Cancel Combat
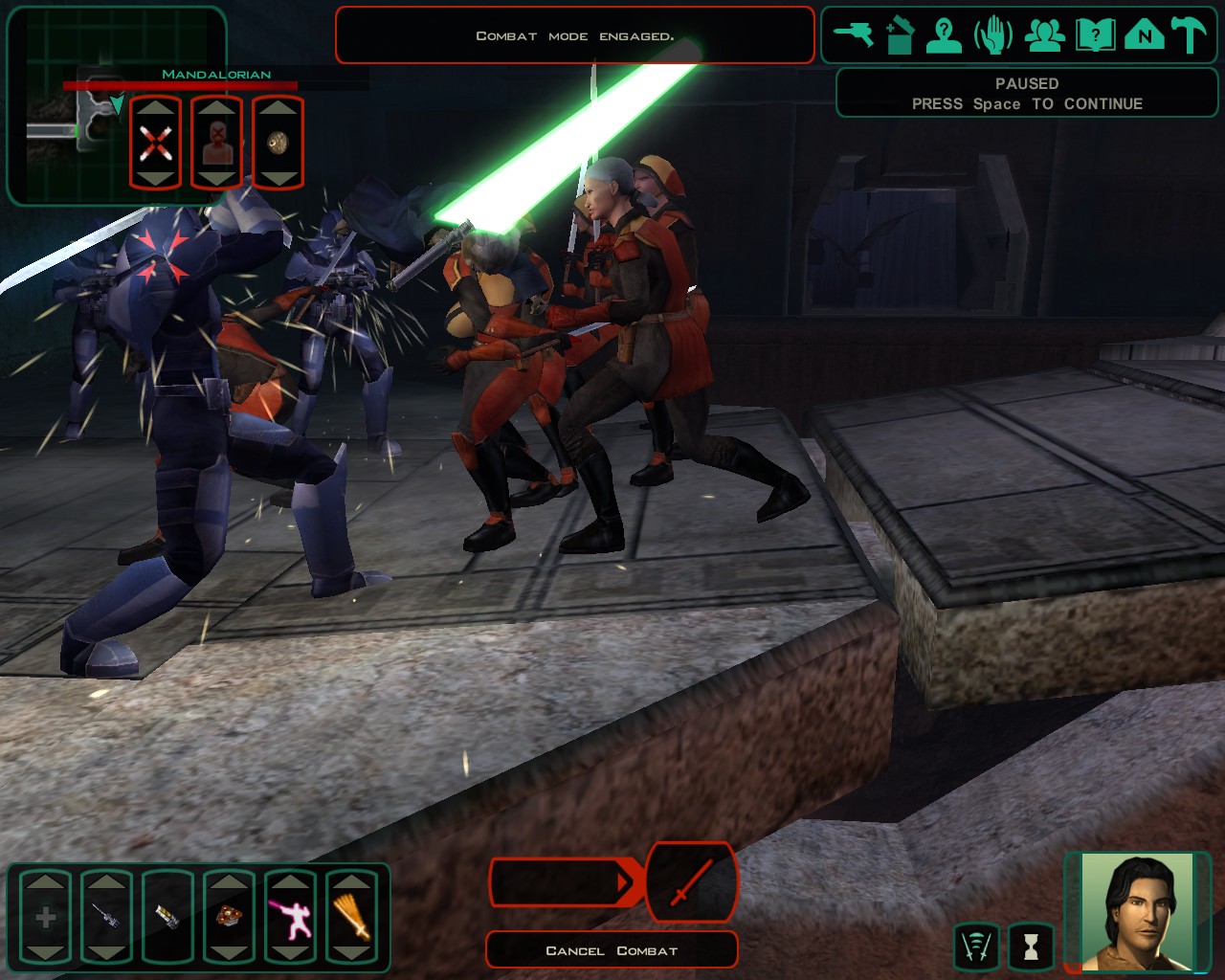This screenshot has width=1225, height=980. pos(612,950)
